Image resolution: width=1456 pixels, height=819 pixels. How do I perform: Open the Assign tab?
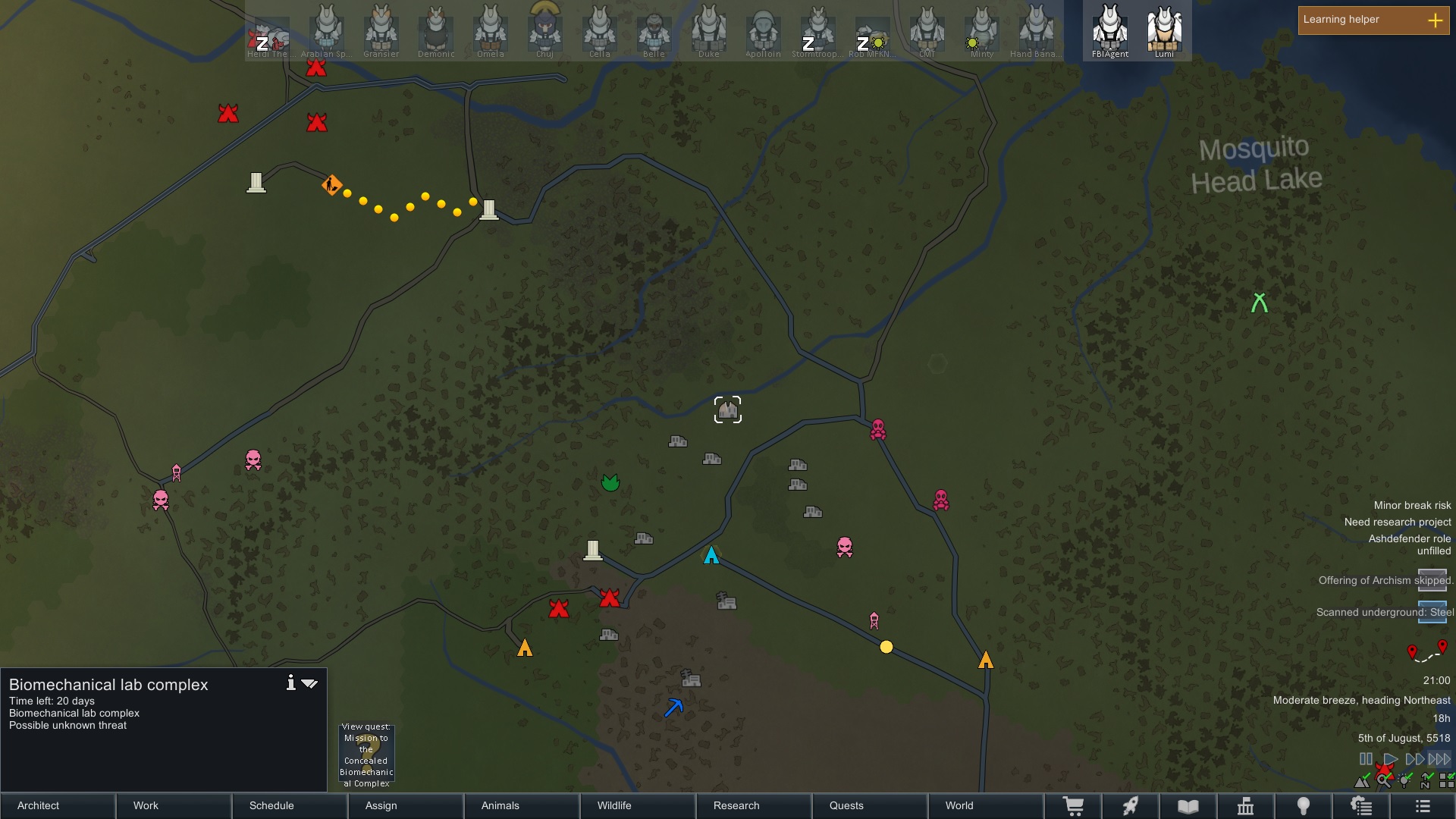pyautogui.click(x=406, y=805)
